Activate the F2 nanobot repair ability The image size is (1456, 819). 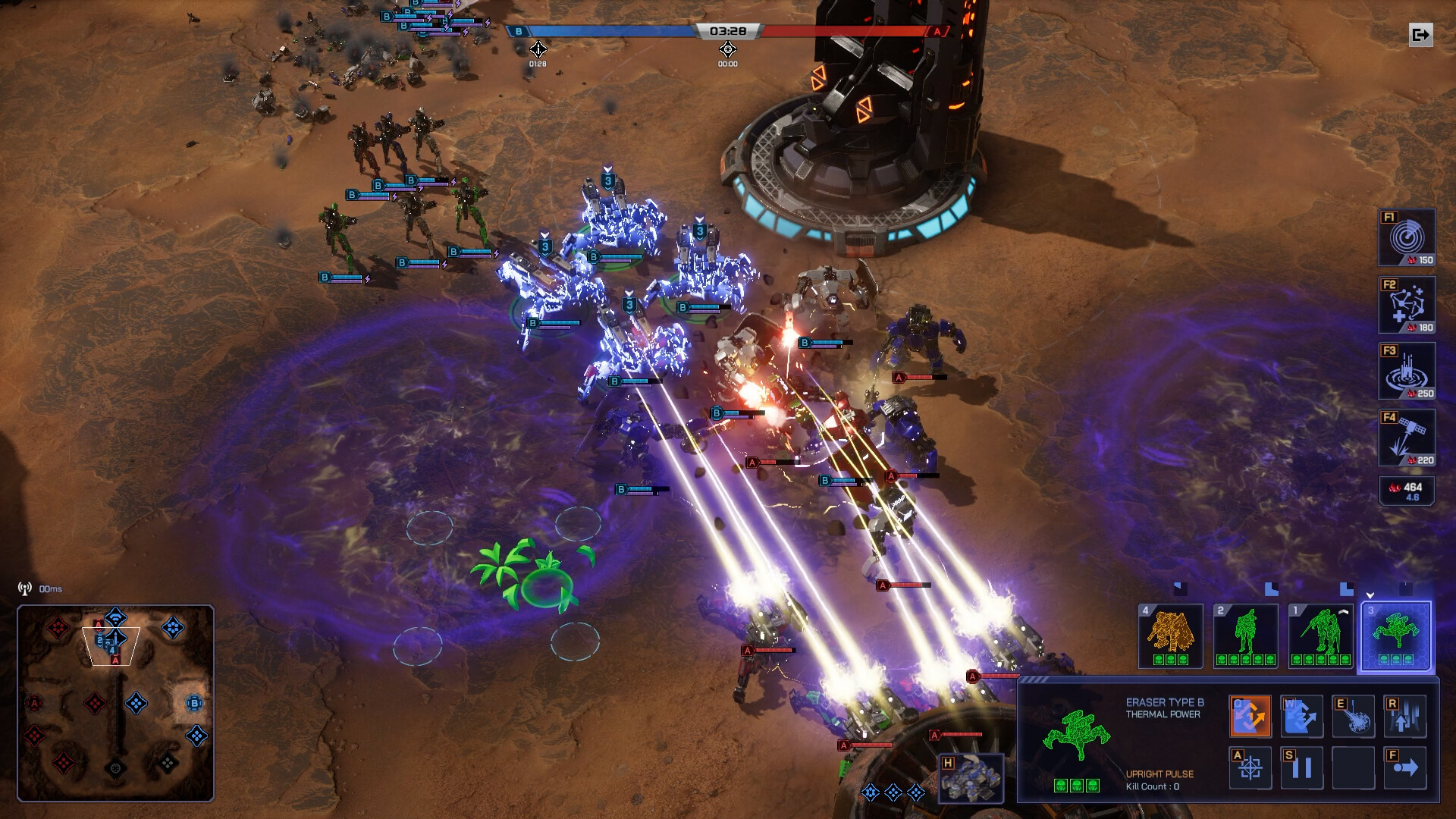pos(1407,304)
